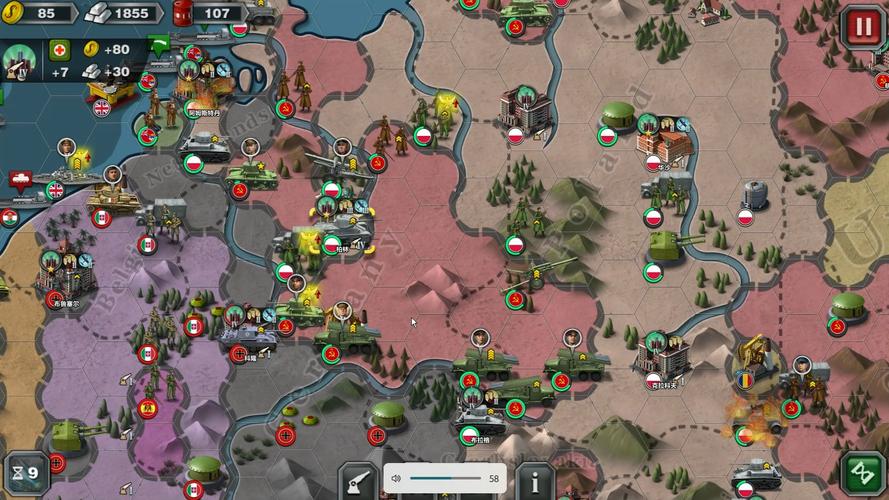Open the info panel with the i button
The width and height of the screenshot is (889, 500).
(x=536, y=480)
